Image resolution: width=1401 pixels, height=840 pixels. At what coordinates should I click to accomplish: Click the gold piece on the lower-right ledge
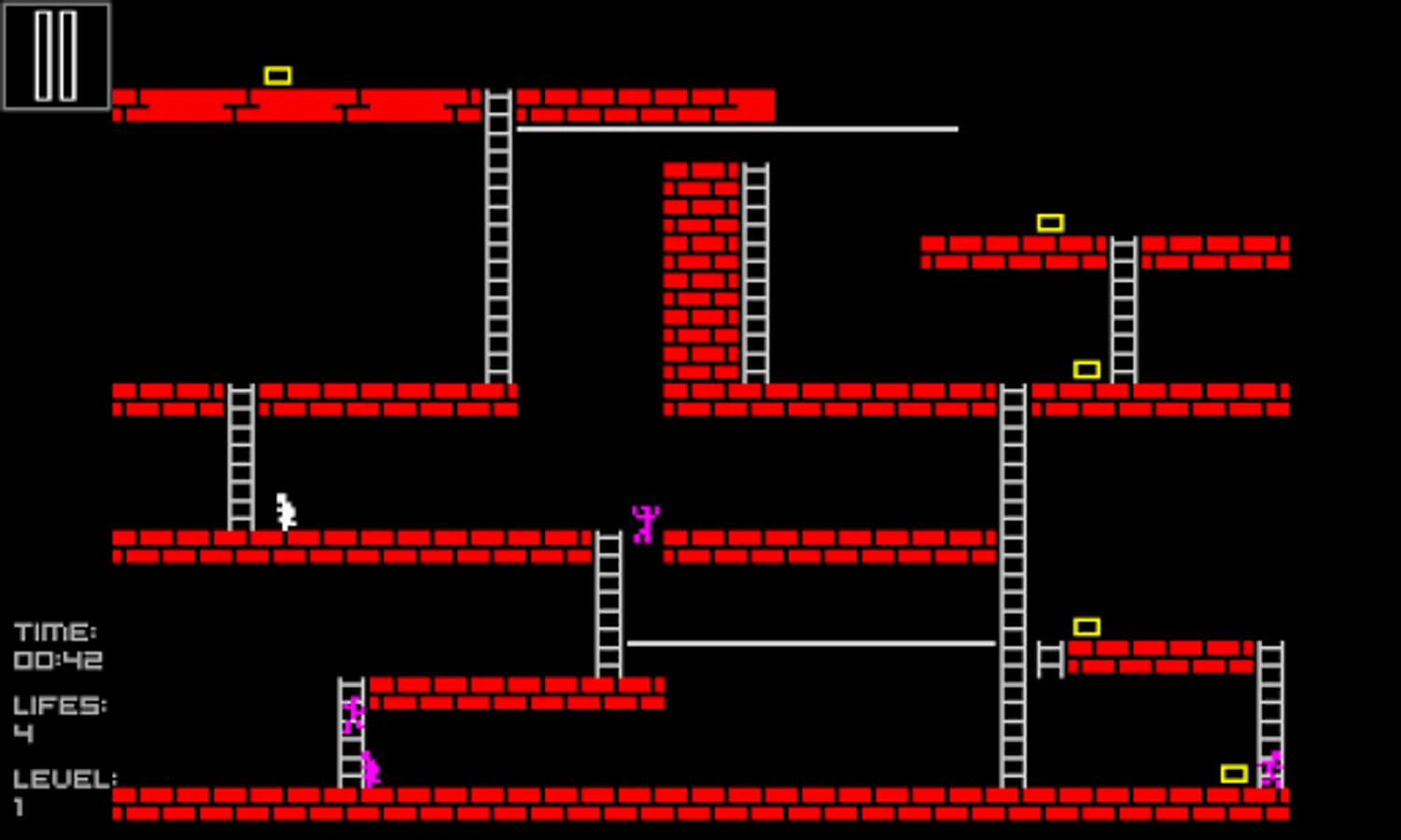(x=1086, y=626)
